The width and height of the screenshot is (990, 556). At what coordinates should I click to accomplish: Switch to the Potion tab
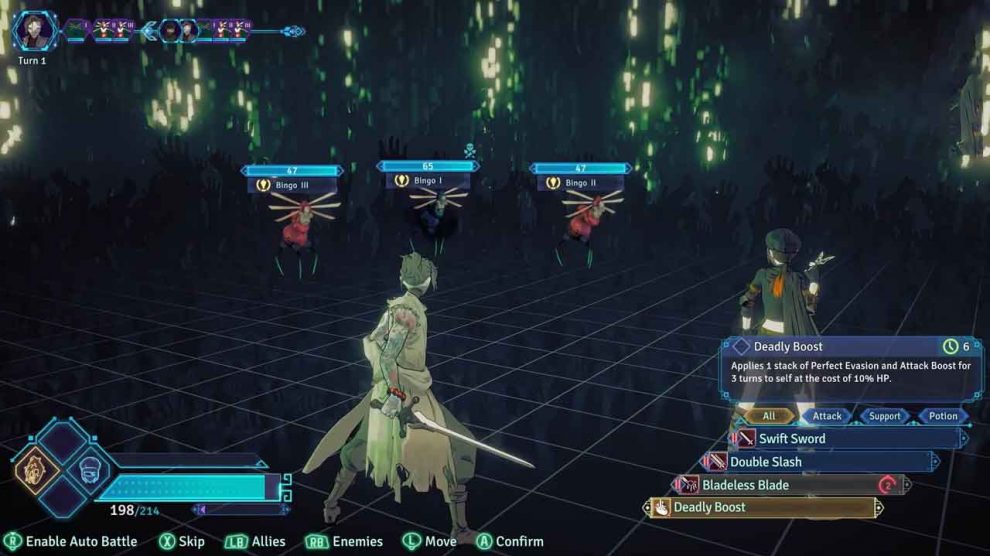[x=942, y=416]
